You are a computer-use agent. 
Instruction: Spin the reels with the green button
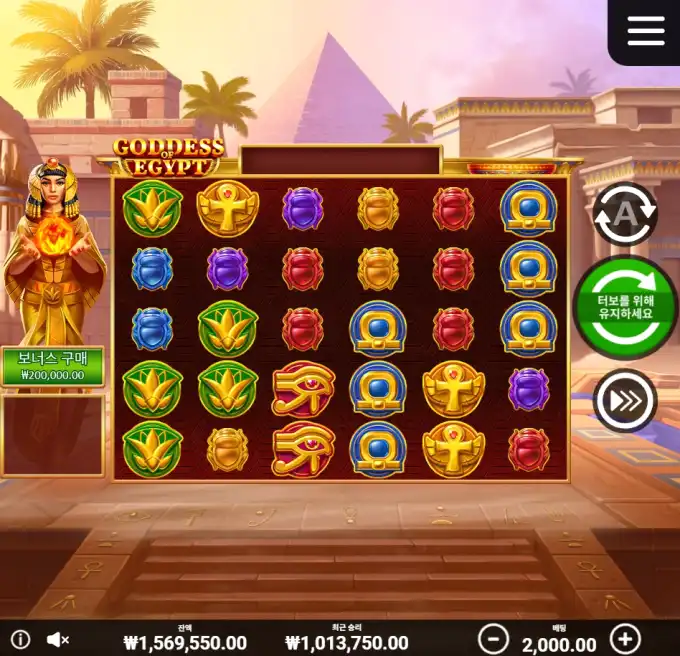click(x=625, y=307)
